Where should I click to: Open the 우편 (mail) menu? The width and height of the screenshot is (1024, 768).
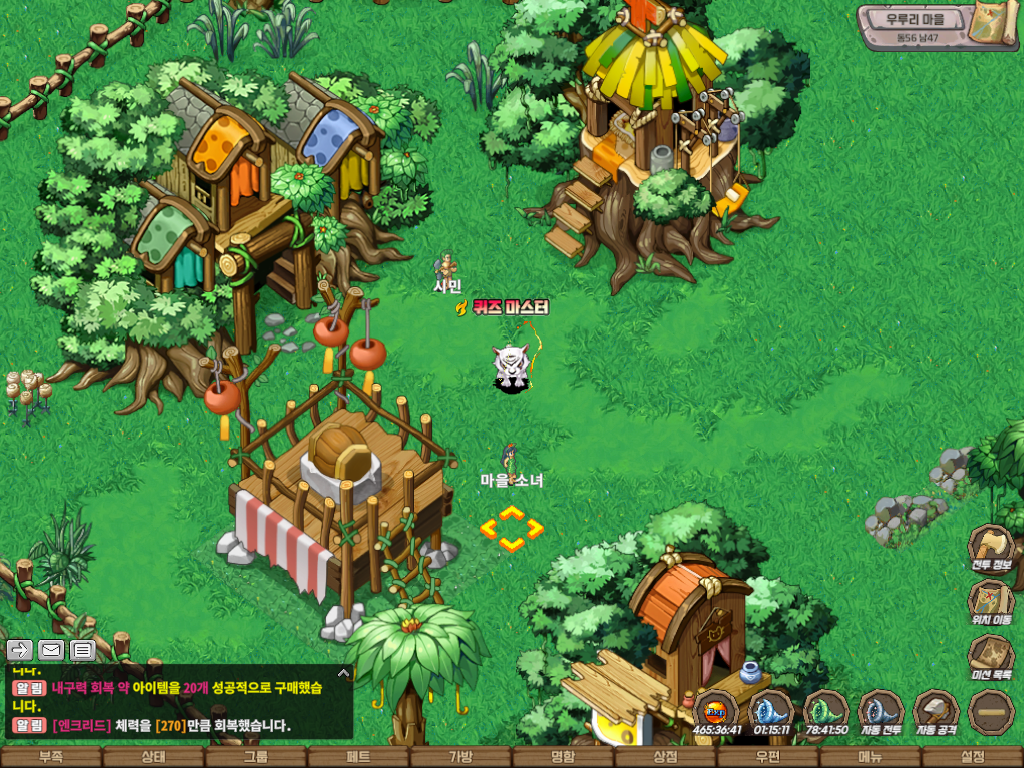pos(768,757)
